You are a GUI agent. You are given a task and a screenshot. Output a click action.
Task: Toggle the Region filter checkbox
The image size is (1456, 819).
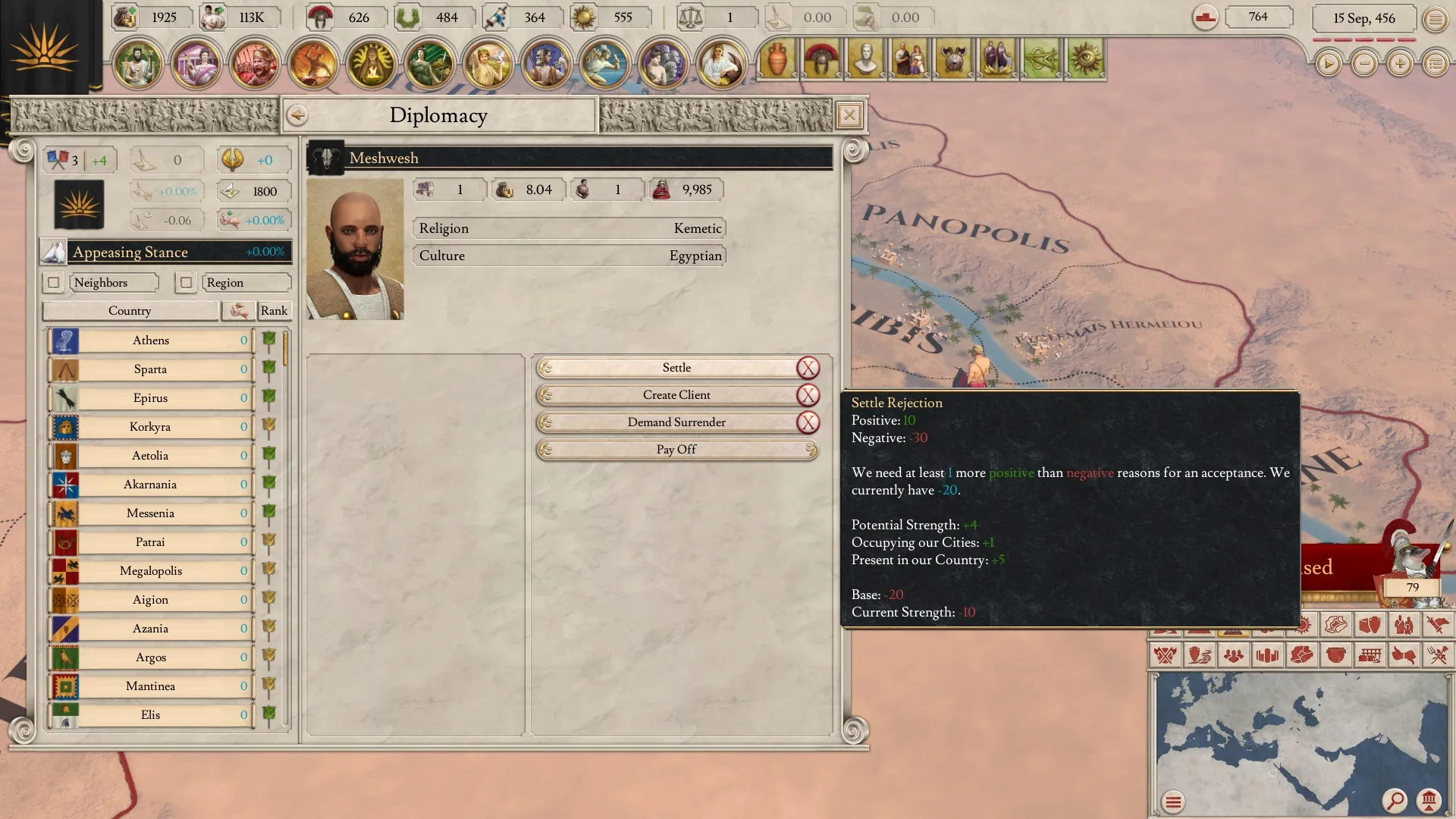pyautogui.click(x=186, y=283)
